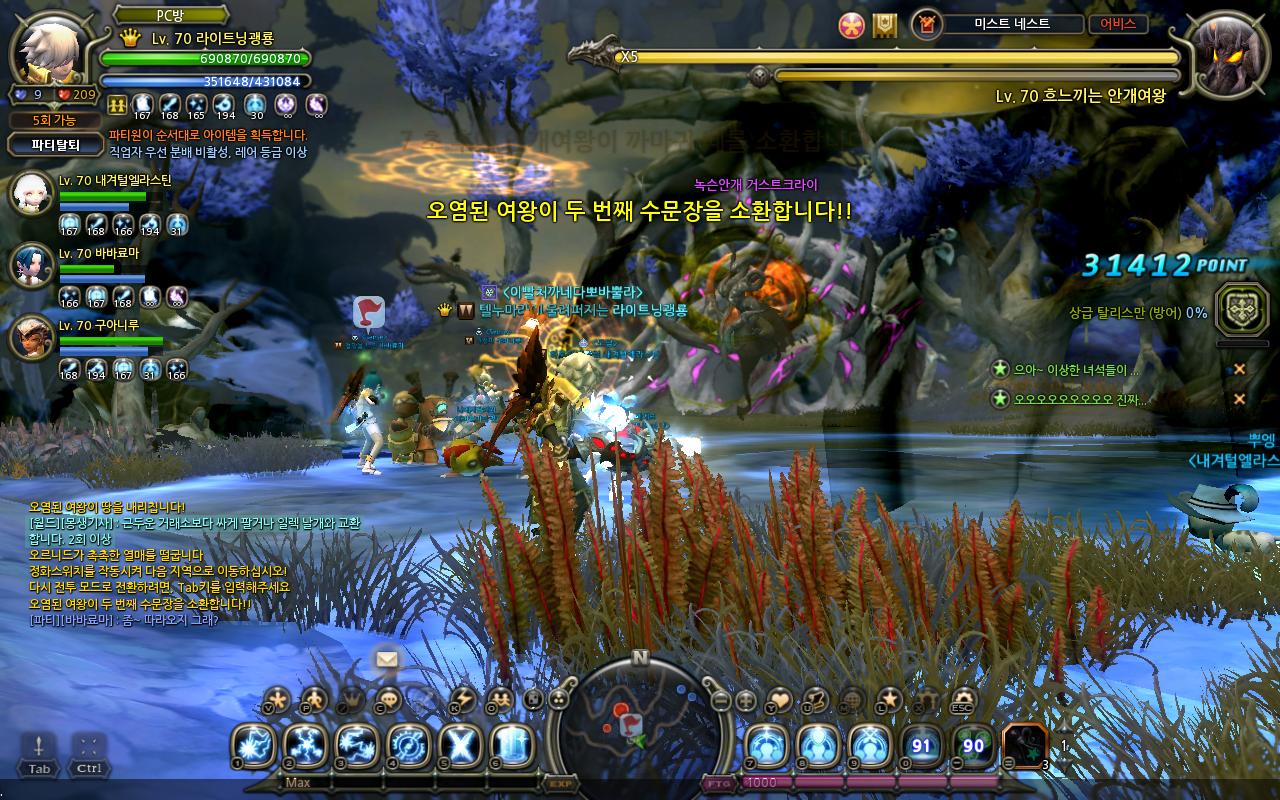Use the potion with 90 remaining

973,745
